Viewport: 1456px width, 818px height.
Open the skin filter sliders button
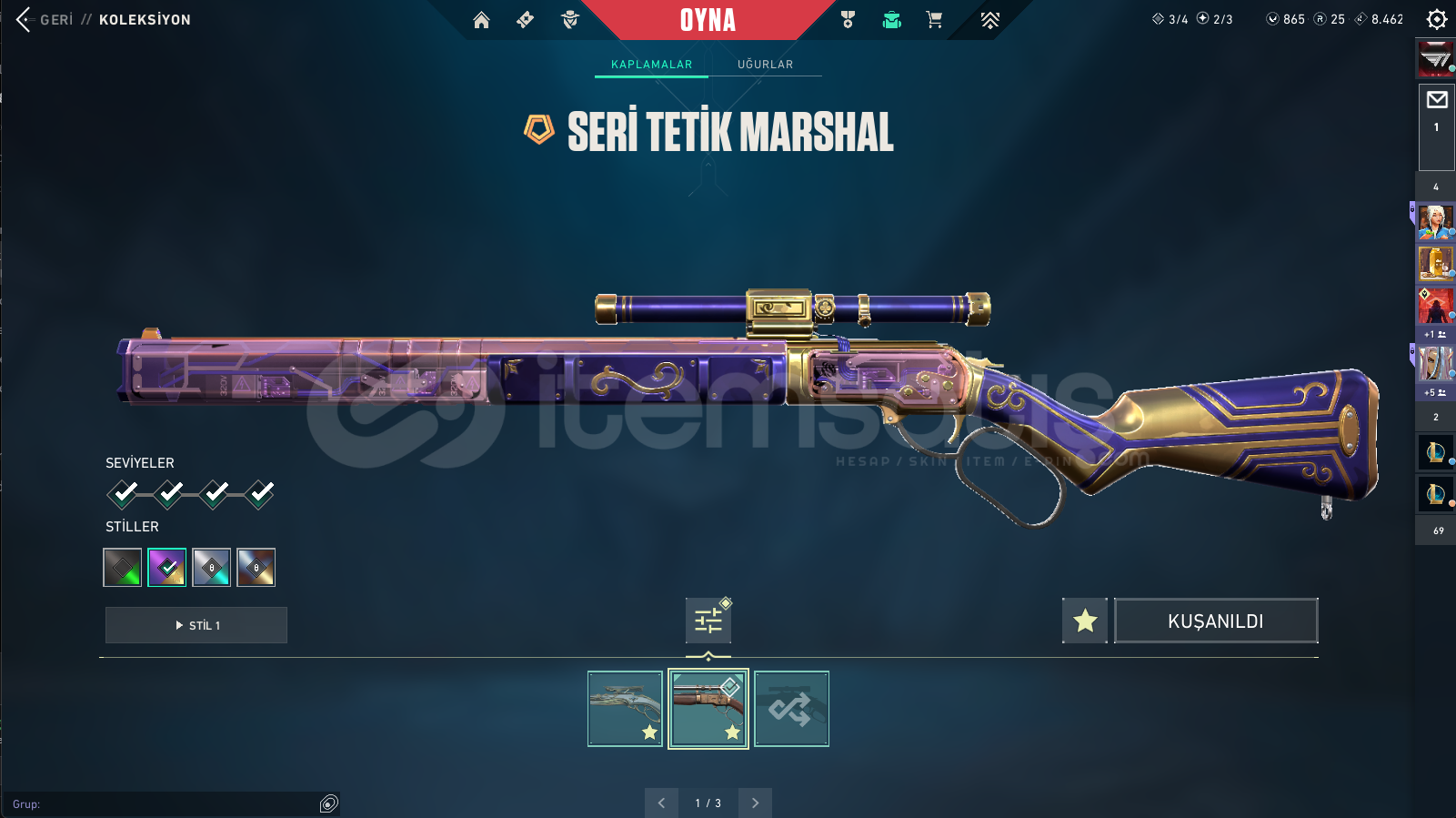(708, 621)
